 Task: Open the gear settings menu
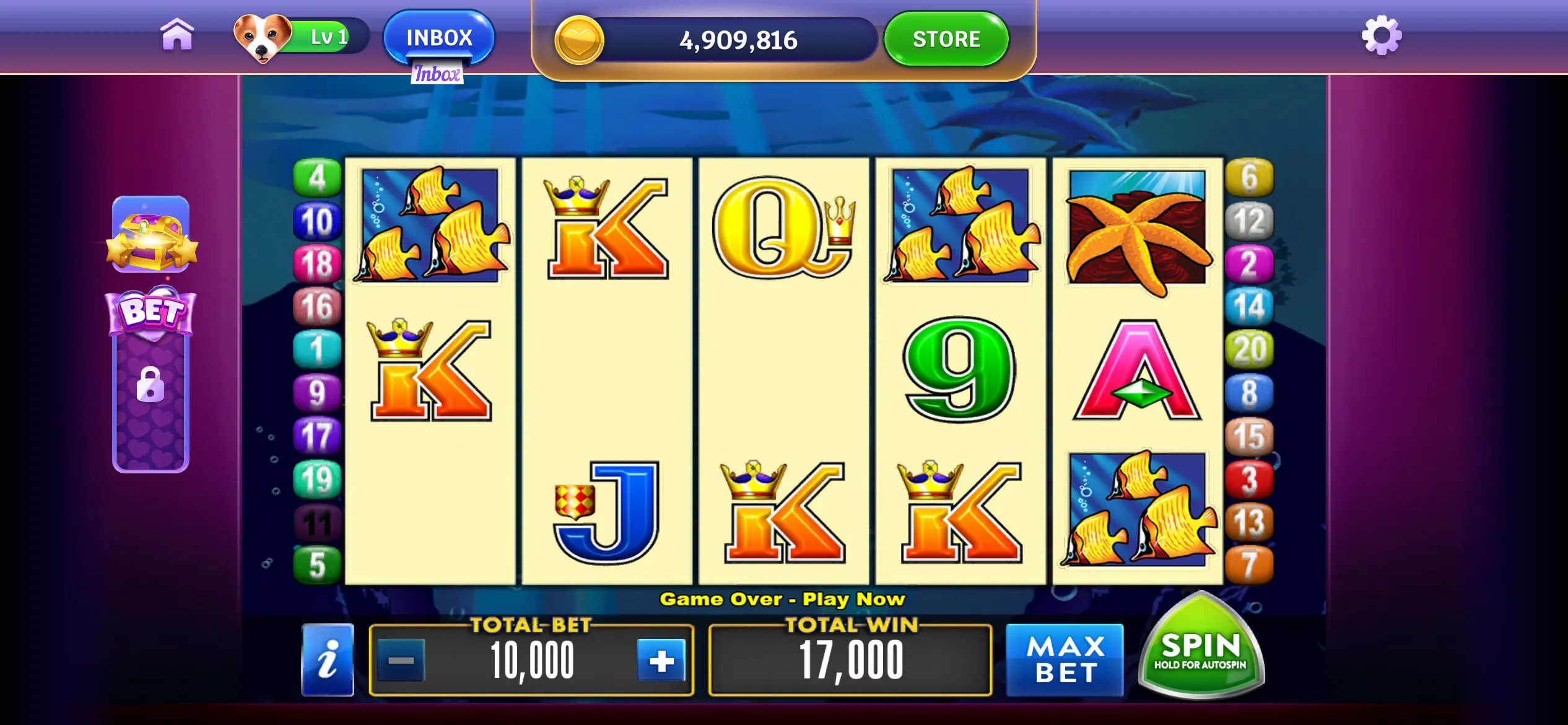click(1382, 36)
